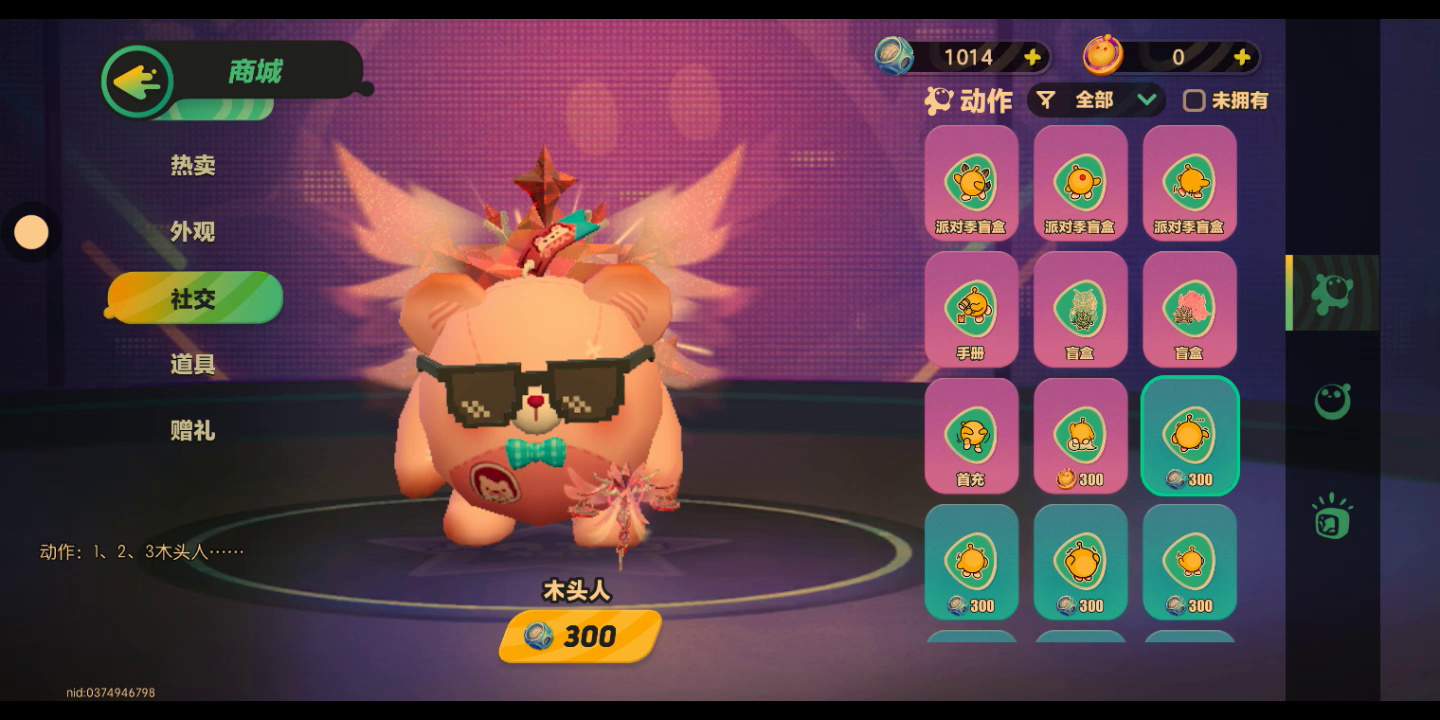Pick the action tile costing 300 orange coins

point(1080,436)
